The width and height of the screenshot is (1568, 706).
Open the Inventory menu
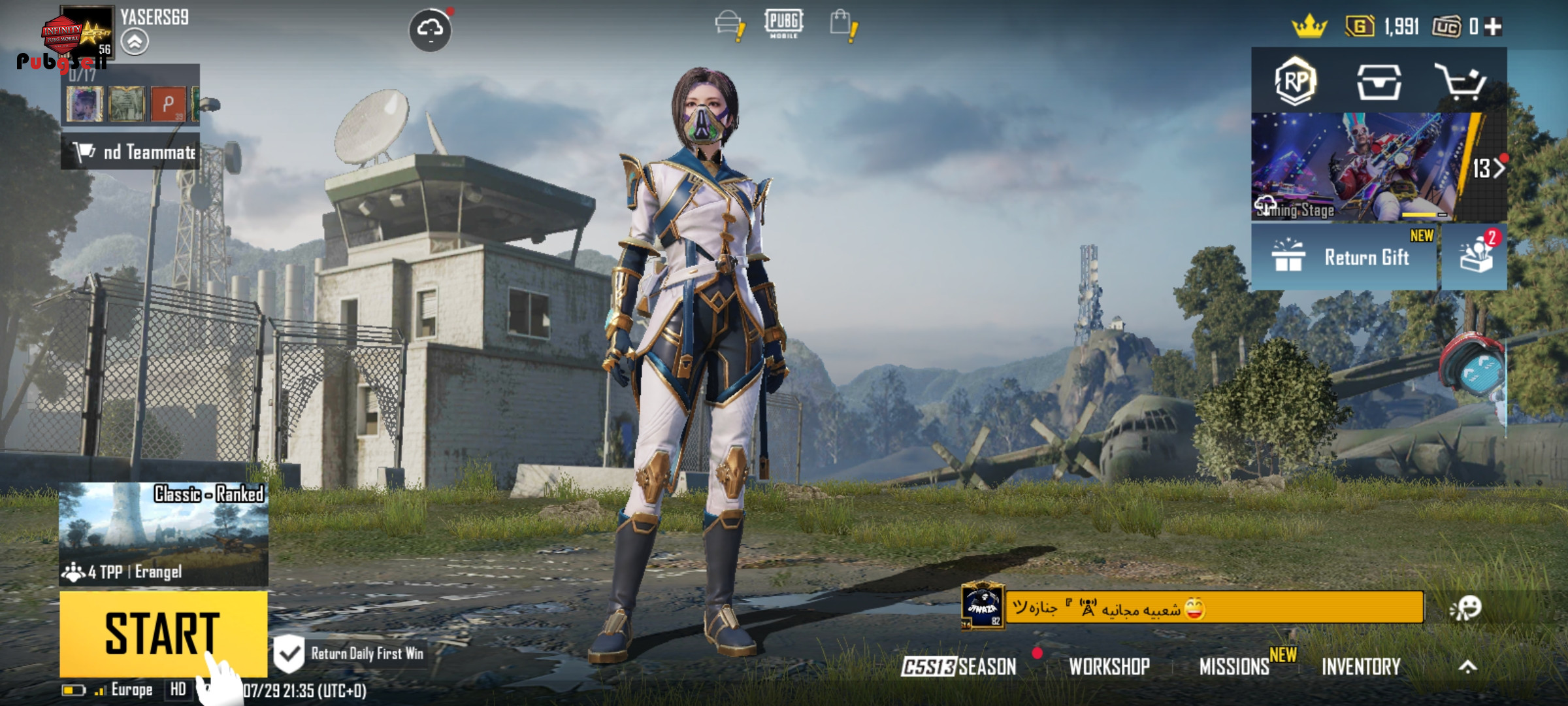pyautogui.click(x=1361, y=667)
